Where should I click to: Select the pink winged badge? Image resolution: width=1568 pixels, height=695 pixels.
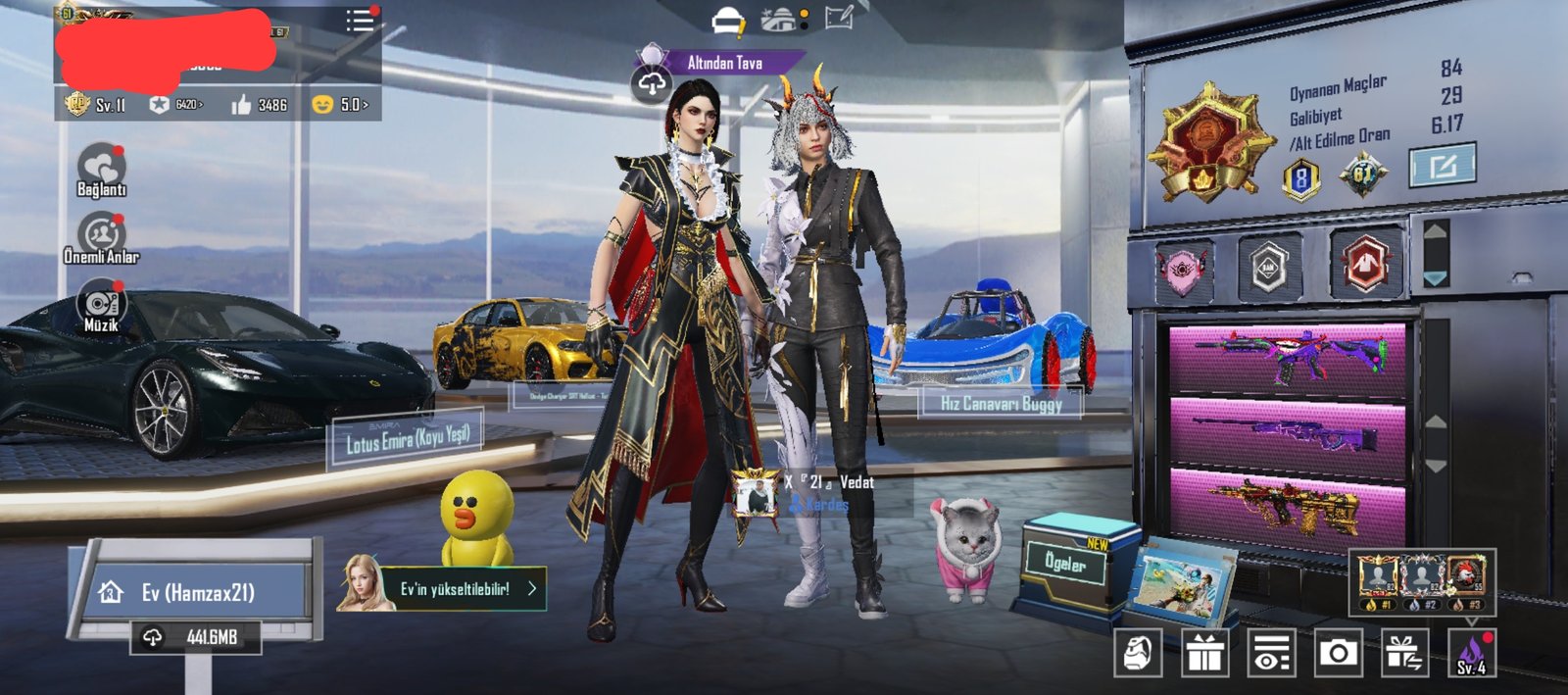click(x=1184, y=268)
